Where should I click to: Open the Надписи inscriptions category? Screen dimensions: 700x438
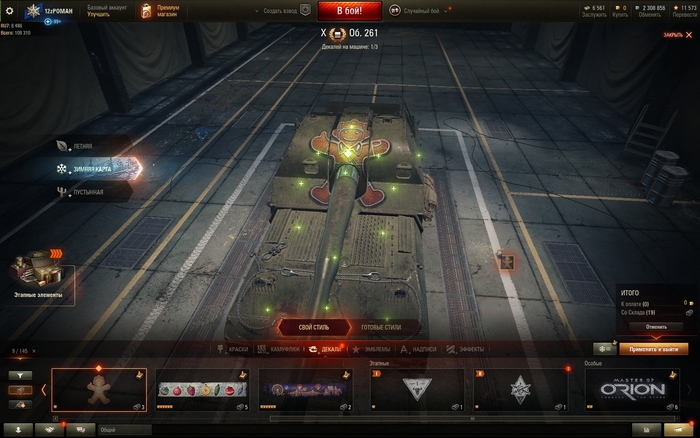coord(418,349)
